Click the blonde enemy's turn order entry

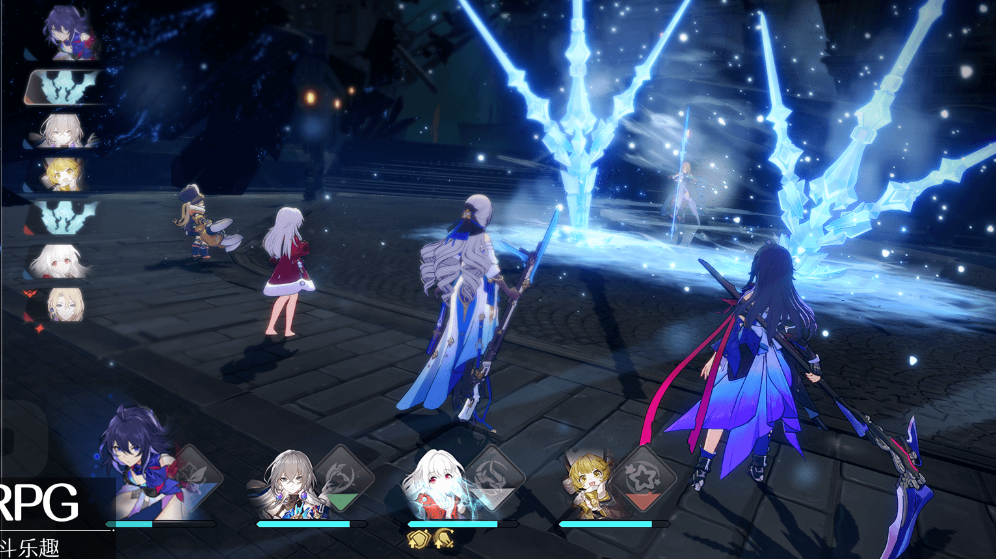tap(62, 304)
